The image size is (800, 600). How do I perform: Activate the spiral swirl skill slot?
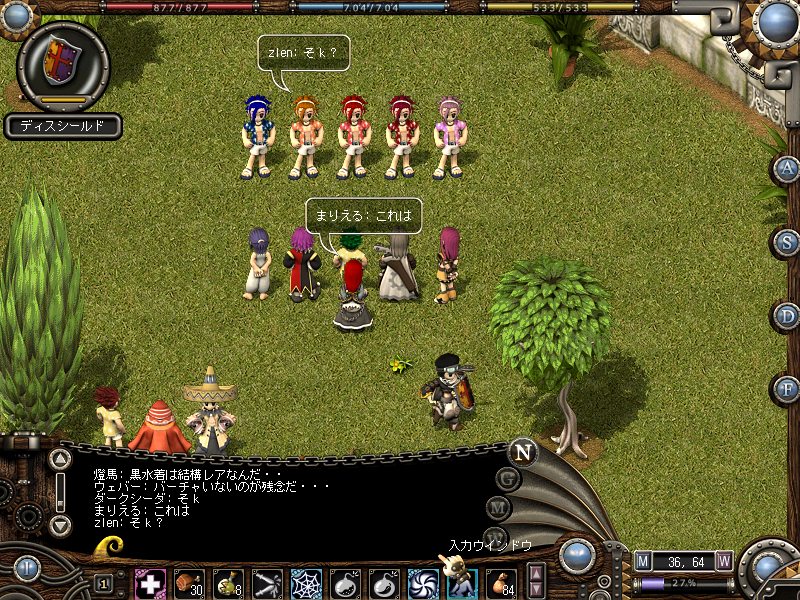coord(423,583)
